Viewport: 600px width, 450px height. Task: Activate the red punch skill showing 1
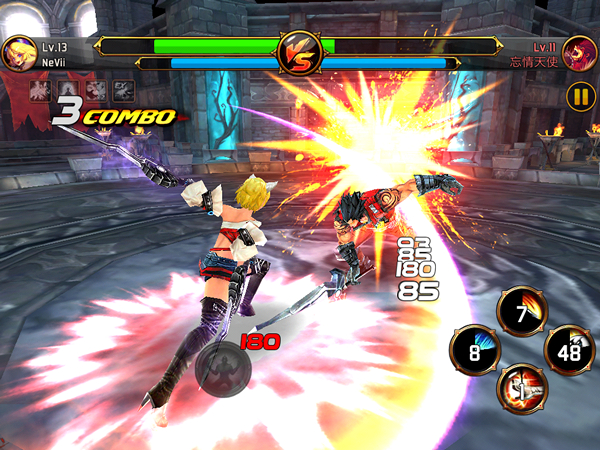click(x=521, y=388)
